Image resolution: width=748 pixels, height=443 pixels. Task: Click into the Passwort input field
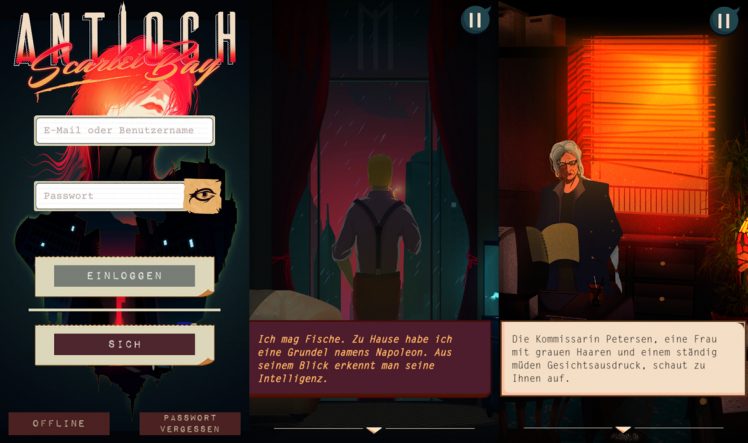(x=110, y=196)
